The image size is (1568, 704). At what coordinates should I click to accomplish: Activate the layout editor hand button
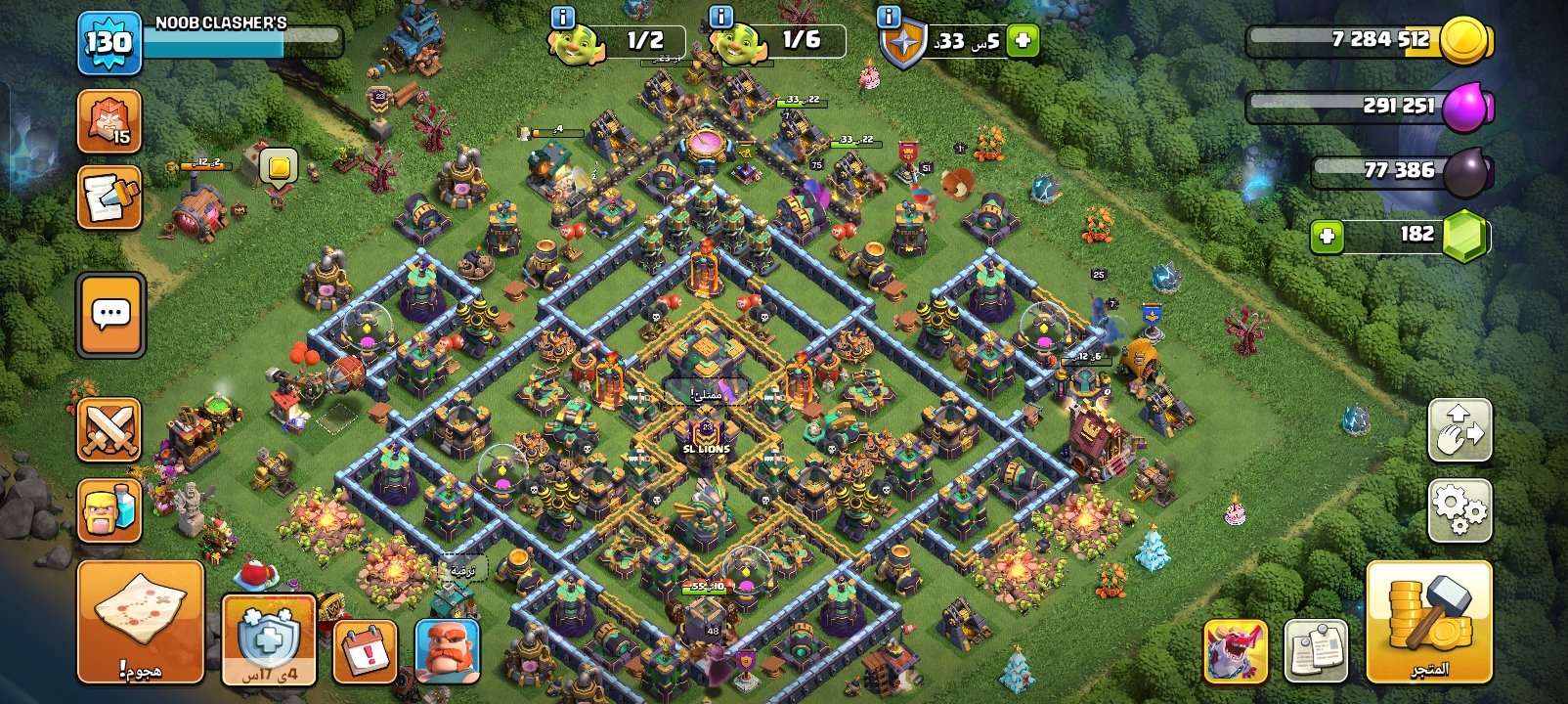(1459, 430)
